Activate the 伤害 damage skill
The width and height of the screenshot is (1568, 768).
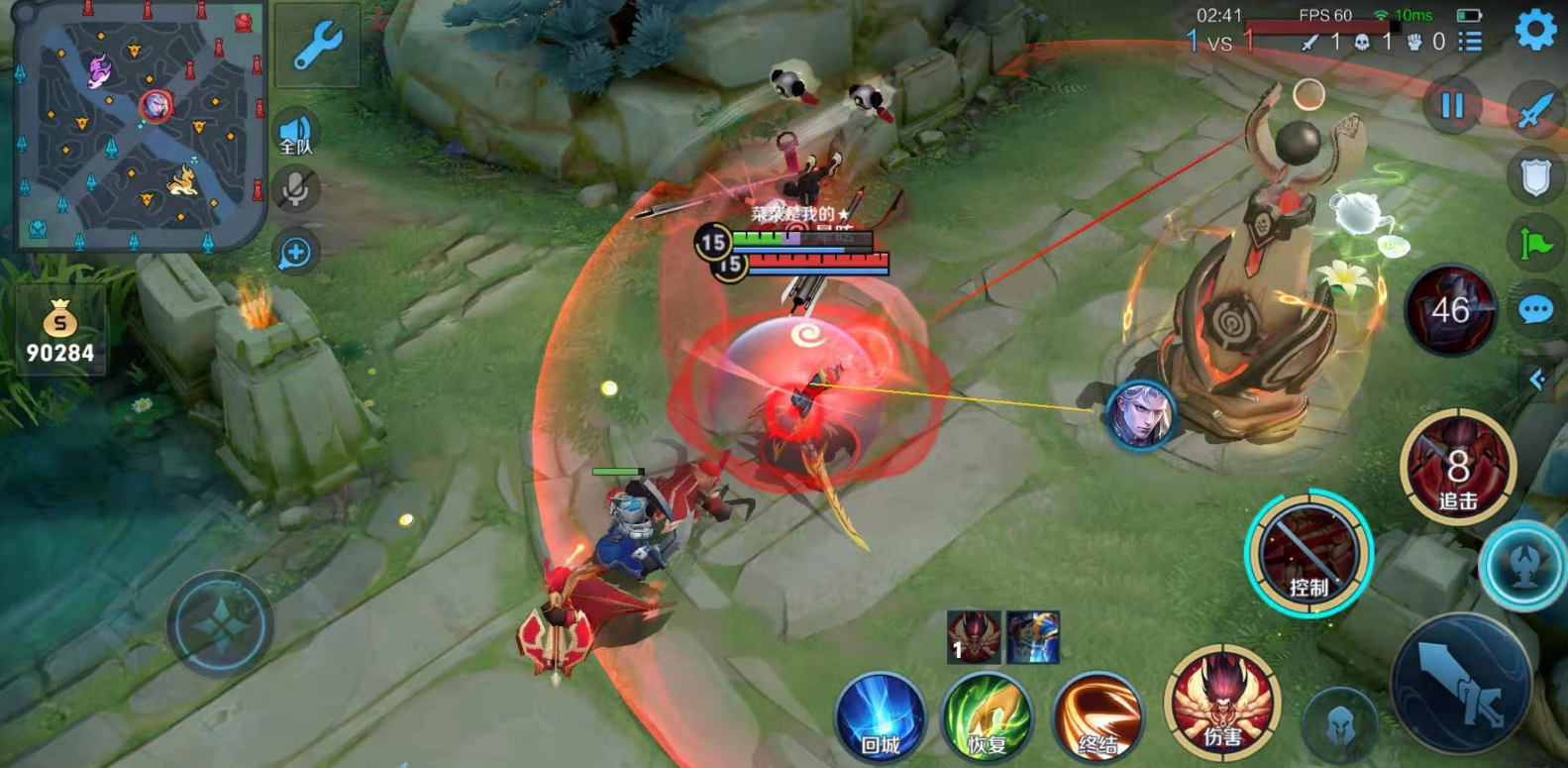[x=1222, y=702]
